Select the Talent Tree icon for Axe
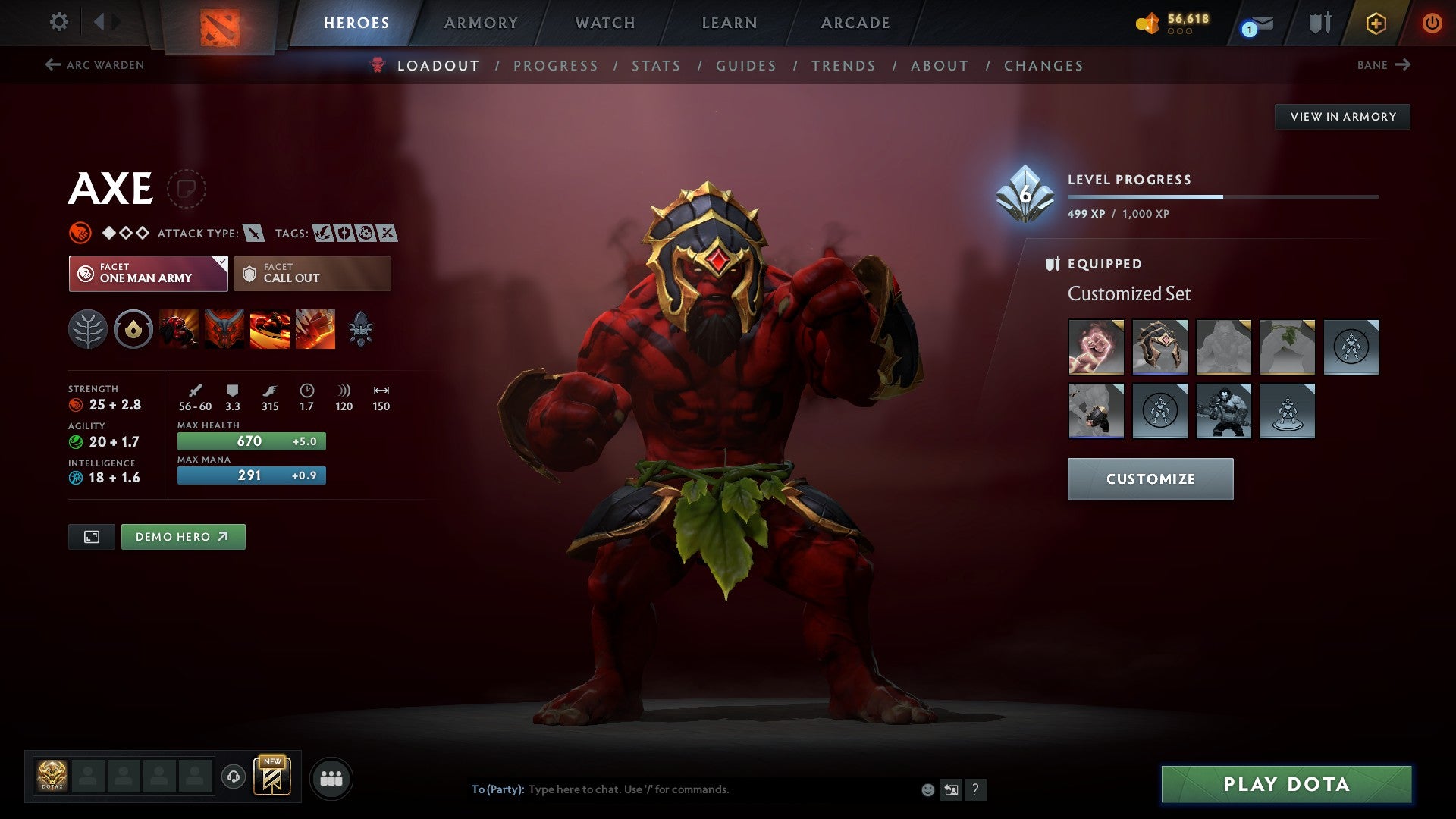1456x819 pixels. pos(89,328)
